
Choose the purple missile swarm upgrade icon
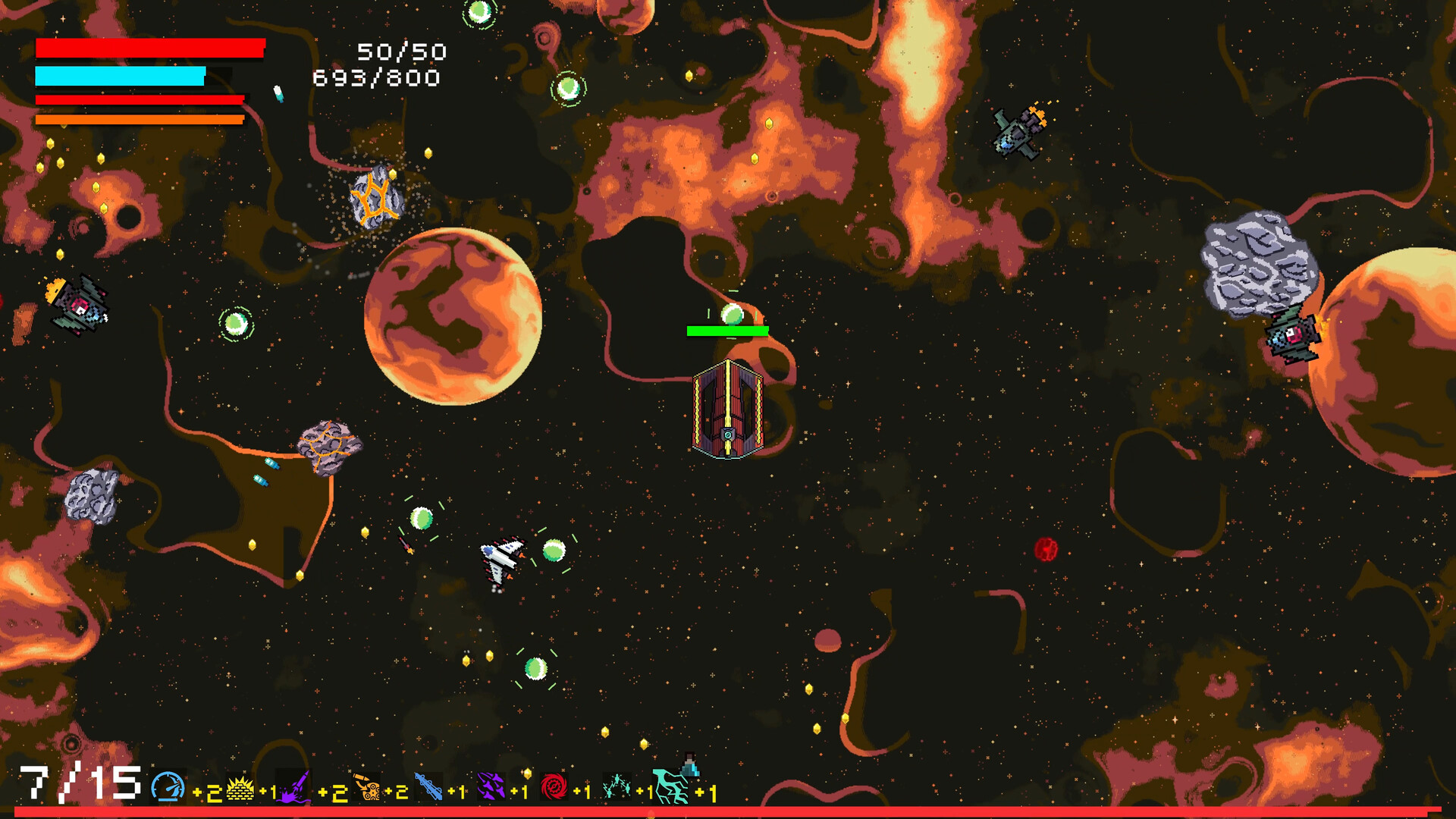pos(491,788)
